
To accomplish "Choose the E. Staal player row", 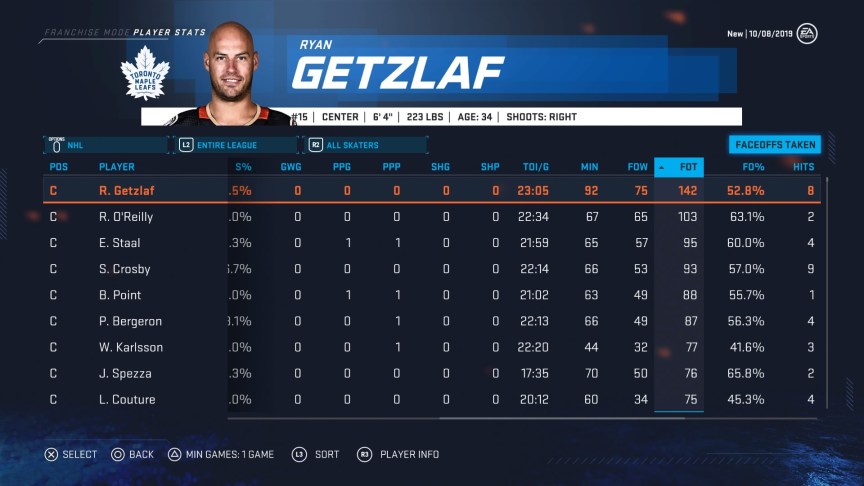I will pos(118,243).
